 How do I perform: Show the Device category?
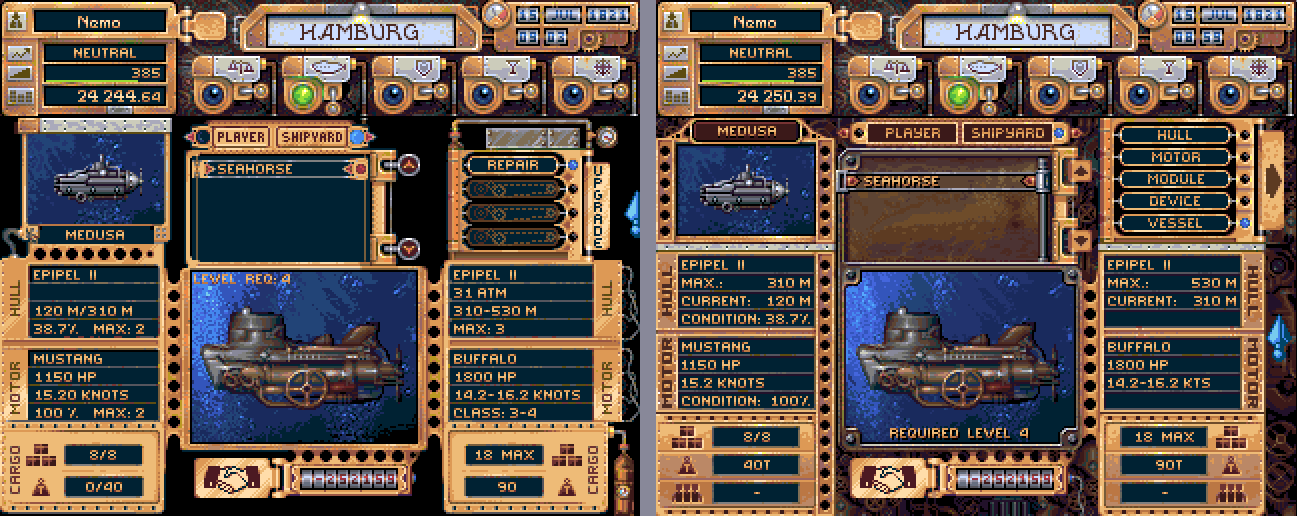click(1175, 201)
